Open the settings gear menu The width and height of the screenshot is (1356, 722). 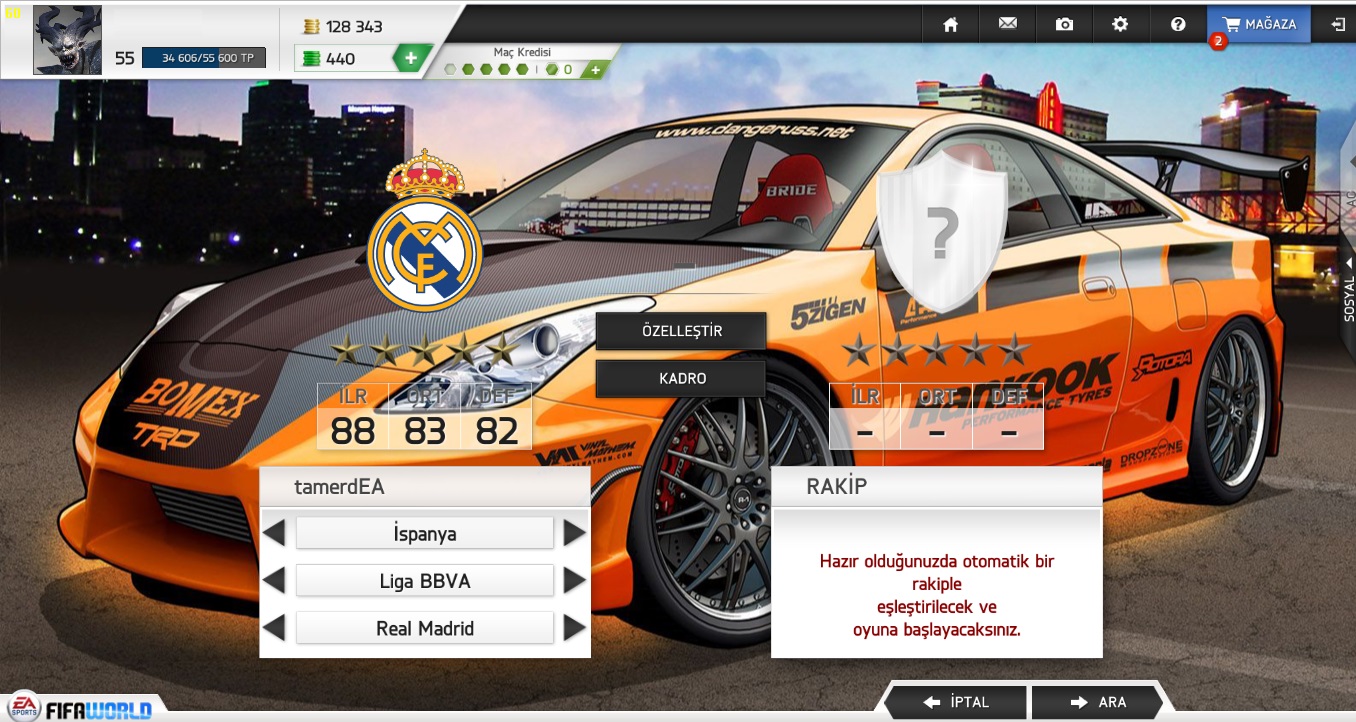[1120, 24]
